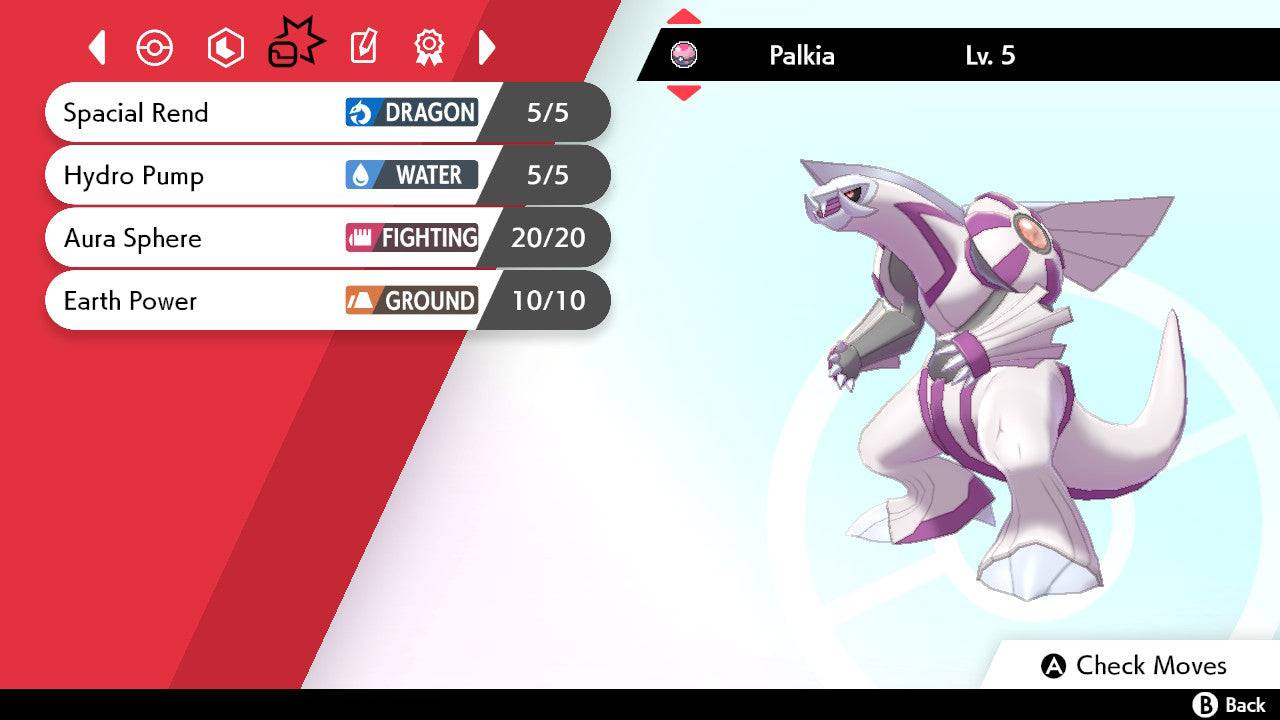
Task: Show previous Pokémon with red up arrow
Action: (x=684, y=17)
